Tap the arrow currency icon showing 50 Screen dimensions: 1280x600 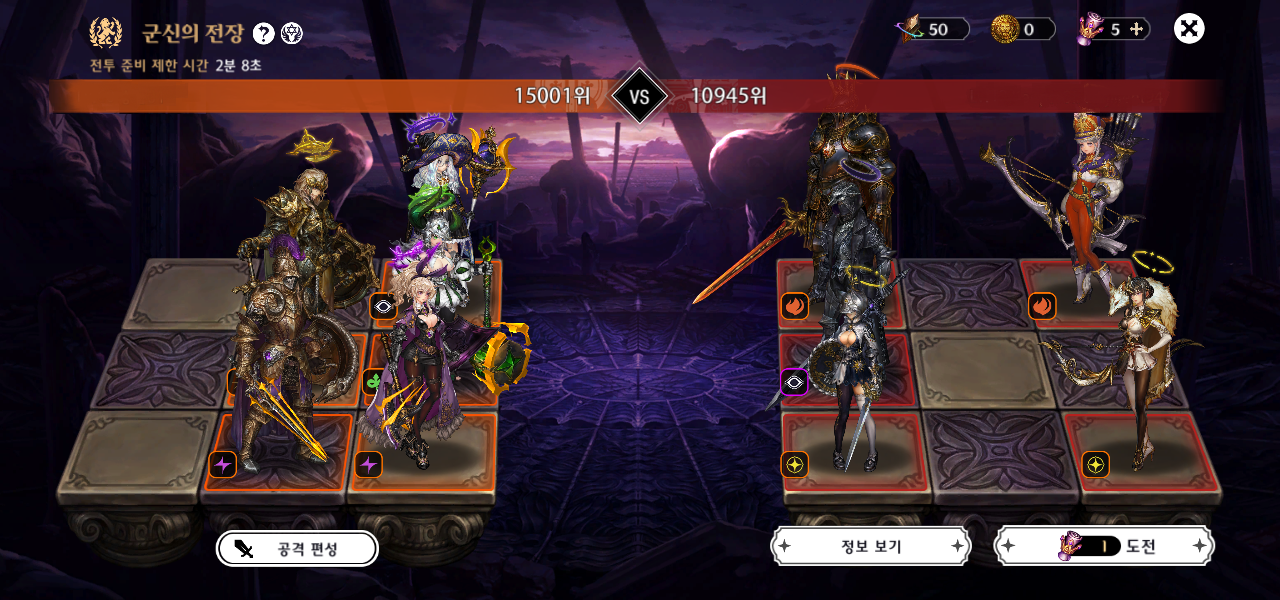910,29
